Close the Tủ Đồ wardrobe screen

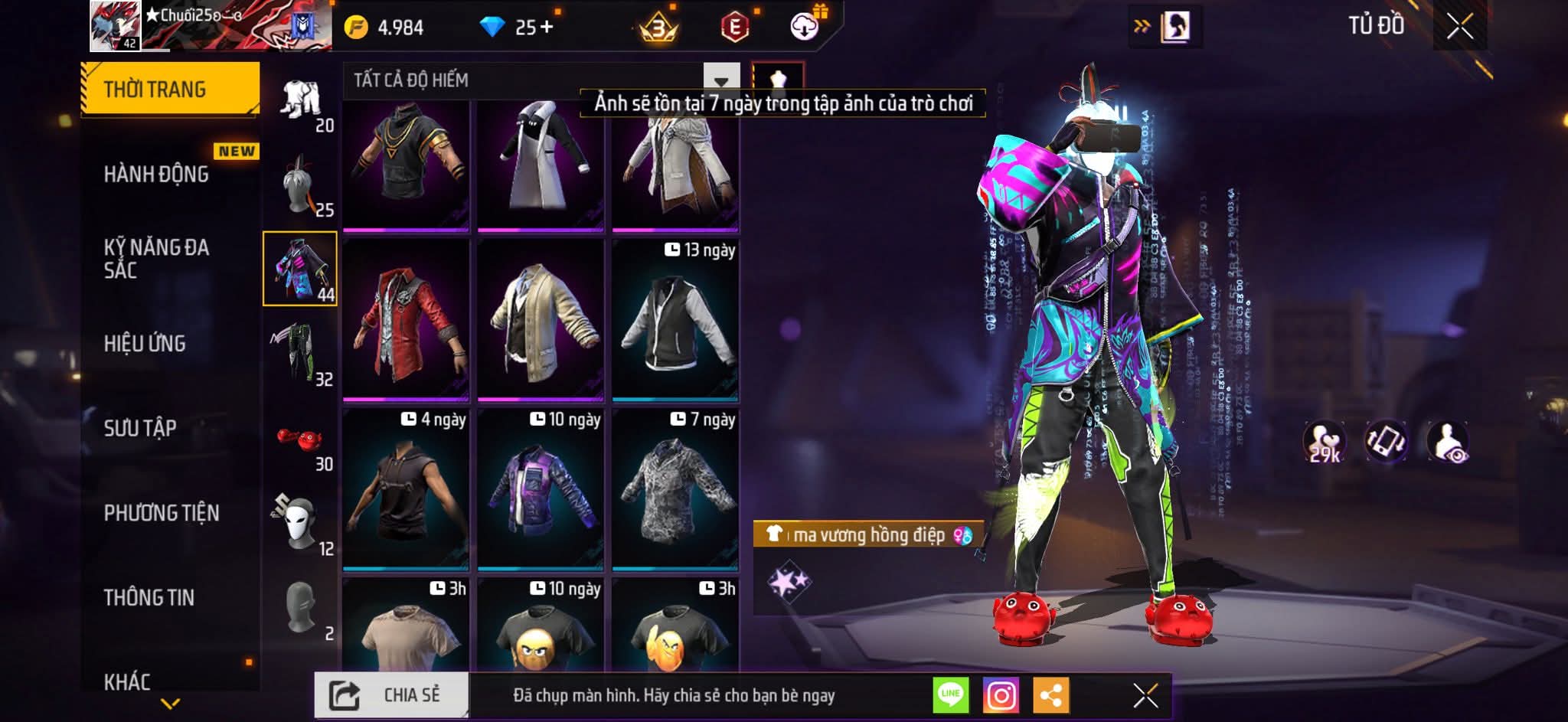(1459, 27)
